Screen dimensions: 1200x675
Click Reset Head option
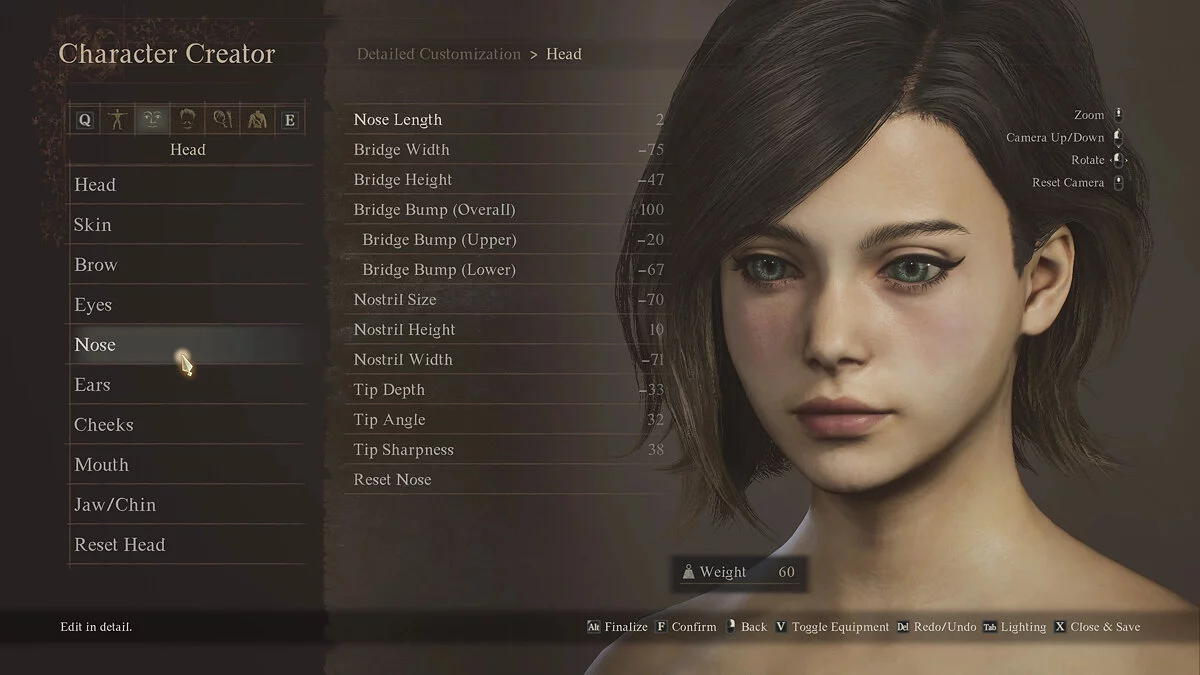click(120, 545)
